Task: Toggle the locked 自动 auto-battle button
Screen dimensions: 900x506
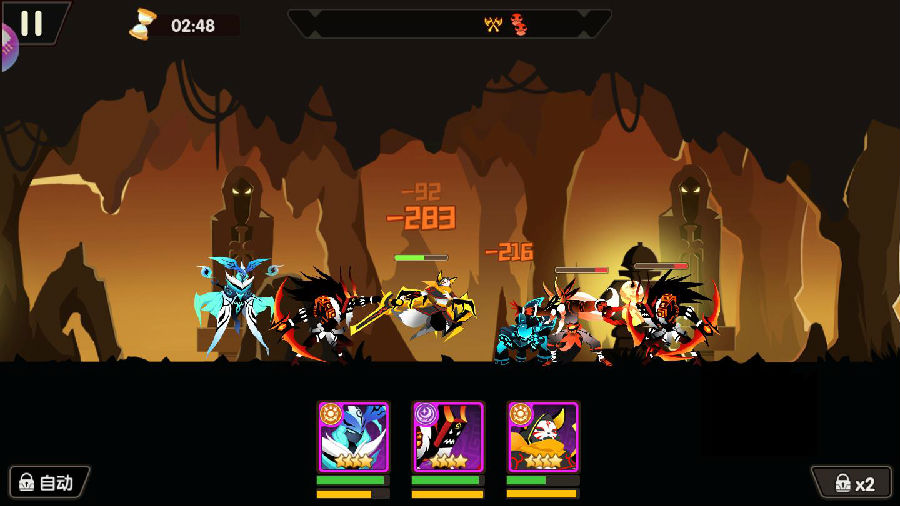Action: click(49, 483)
